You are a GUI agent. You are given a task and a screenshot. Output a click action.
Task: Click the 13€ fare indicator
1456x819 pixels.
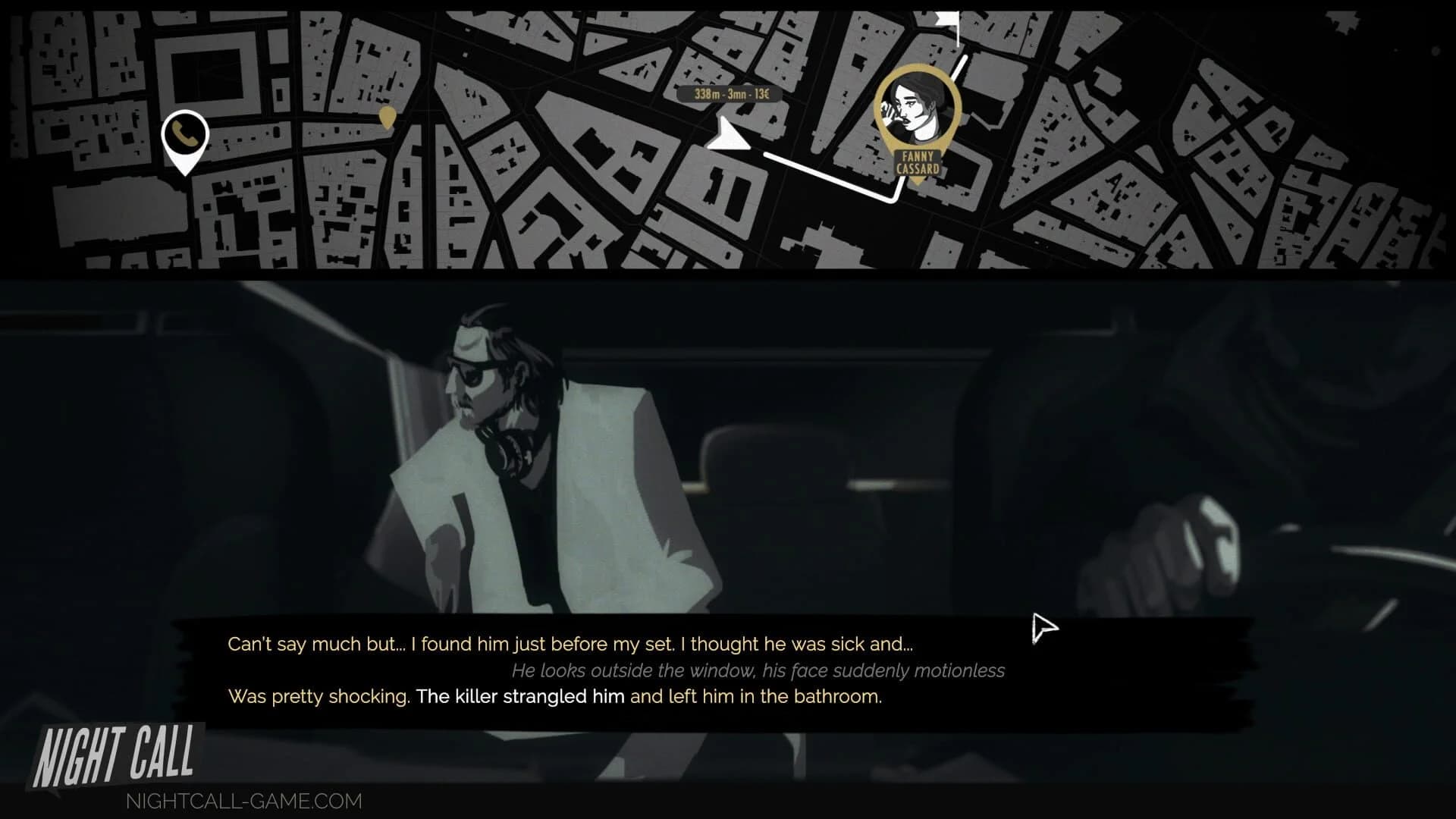[x=763, y=94]
